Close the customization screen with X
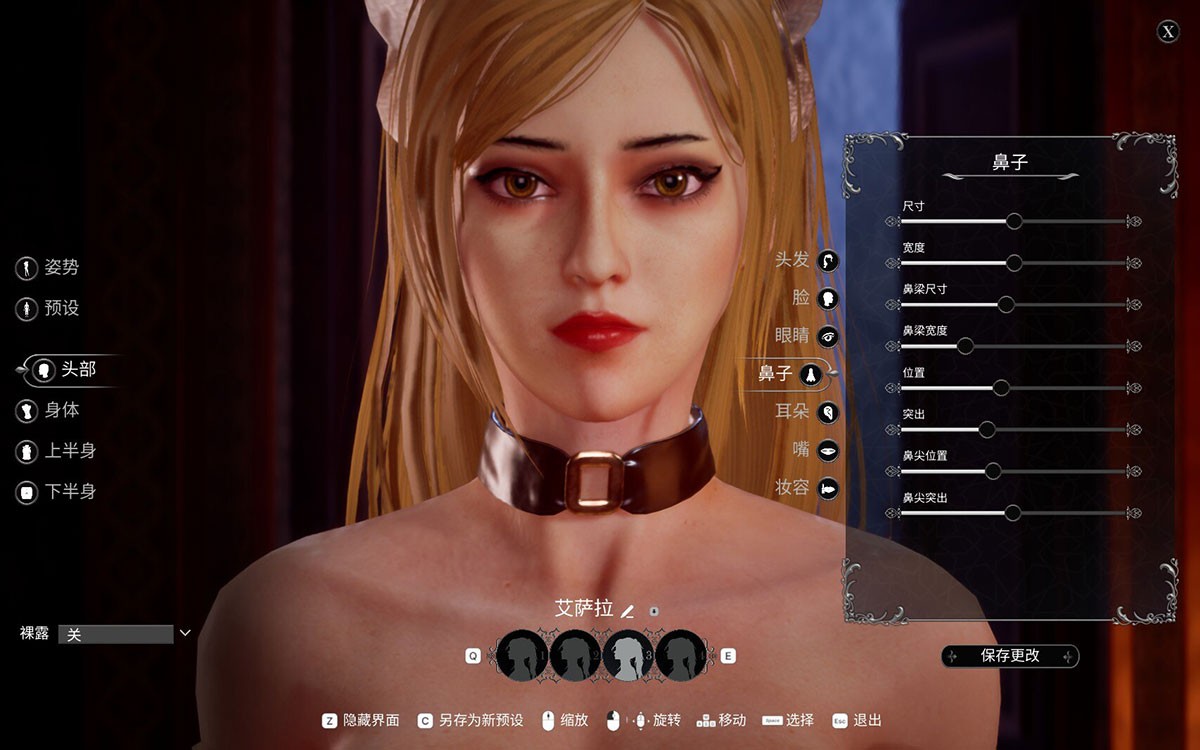The width and height of the screenshot is (1200, 750). 1168,32
